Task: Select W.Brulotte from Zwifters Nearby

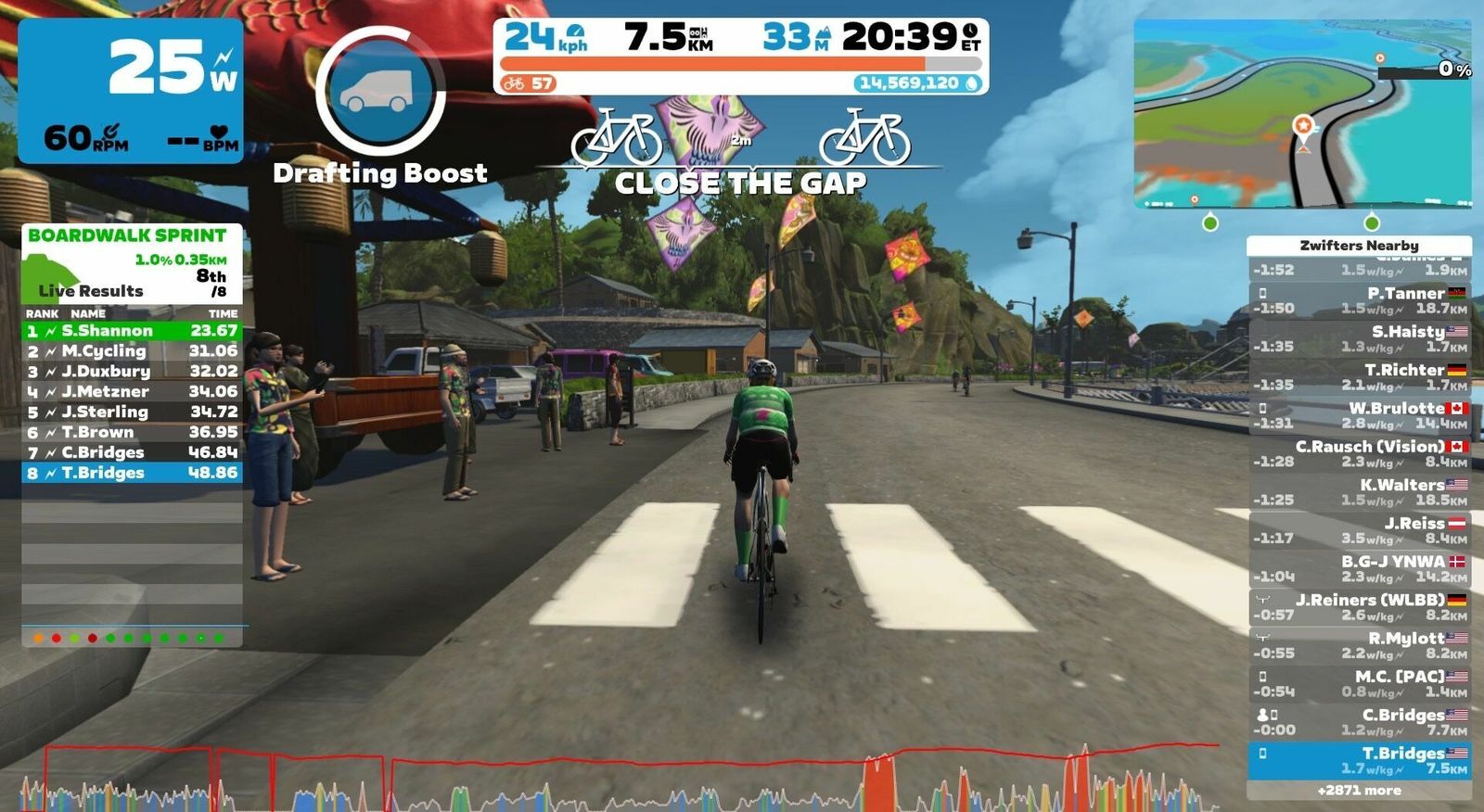Action: point(1359,415)
